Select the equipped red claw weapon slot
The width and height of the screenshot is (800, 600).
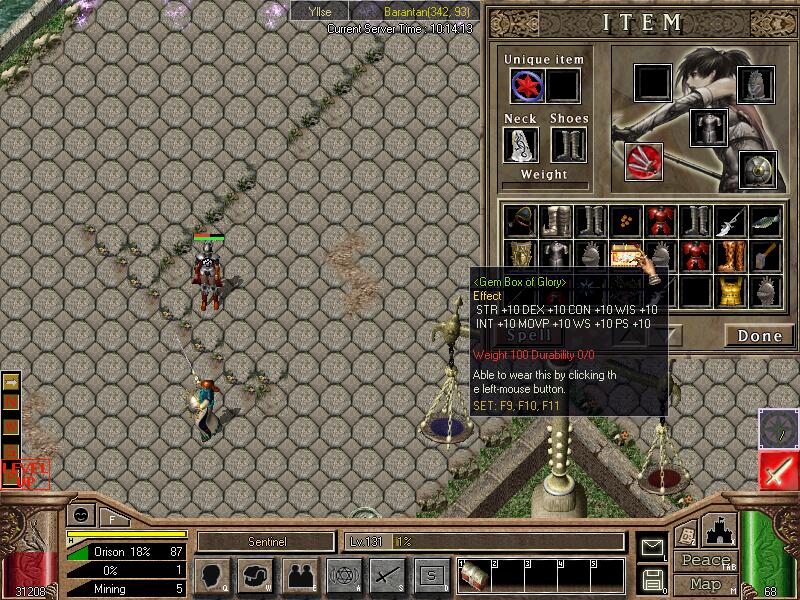coord(643,161)
